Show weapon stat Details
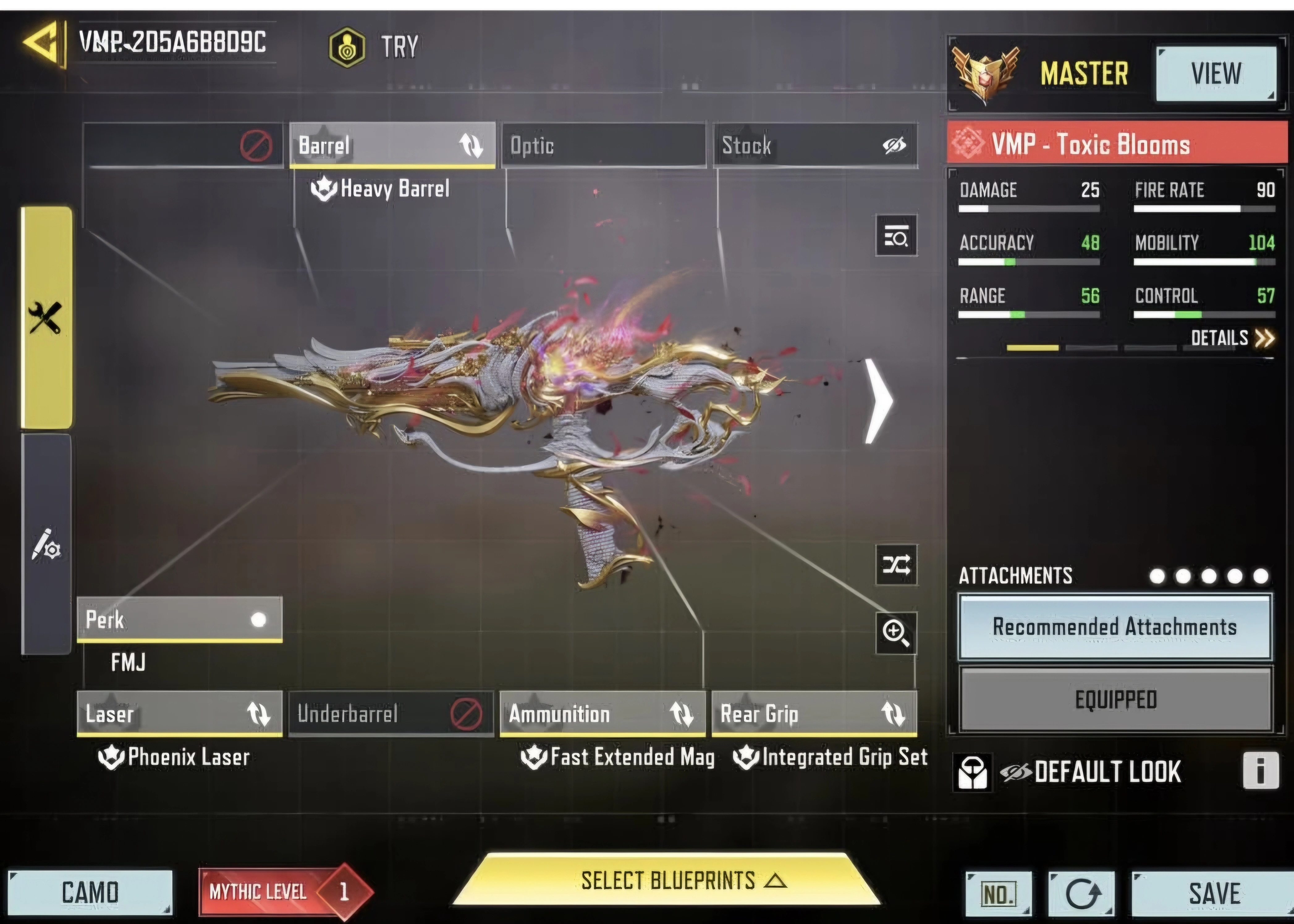This screenshot has height=924, width=1294. (x=1232, y=338)
